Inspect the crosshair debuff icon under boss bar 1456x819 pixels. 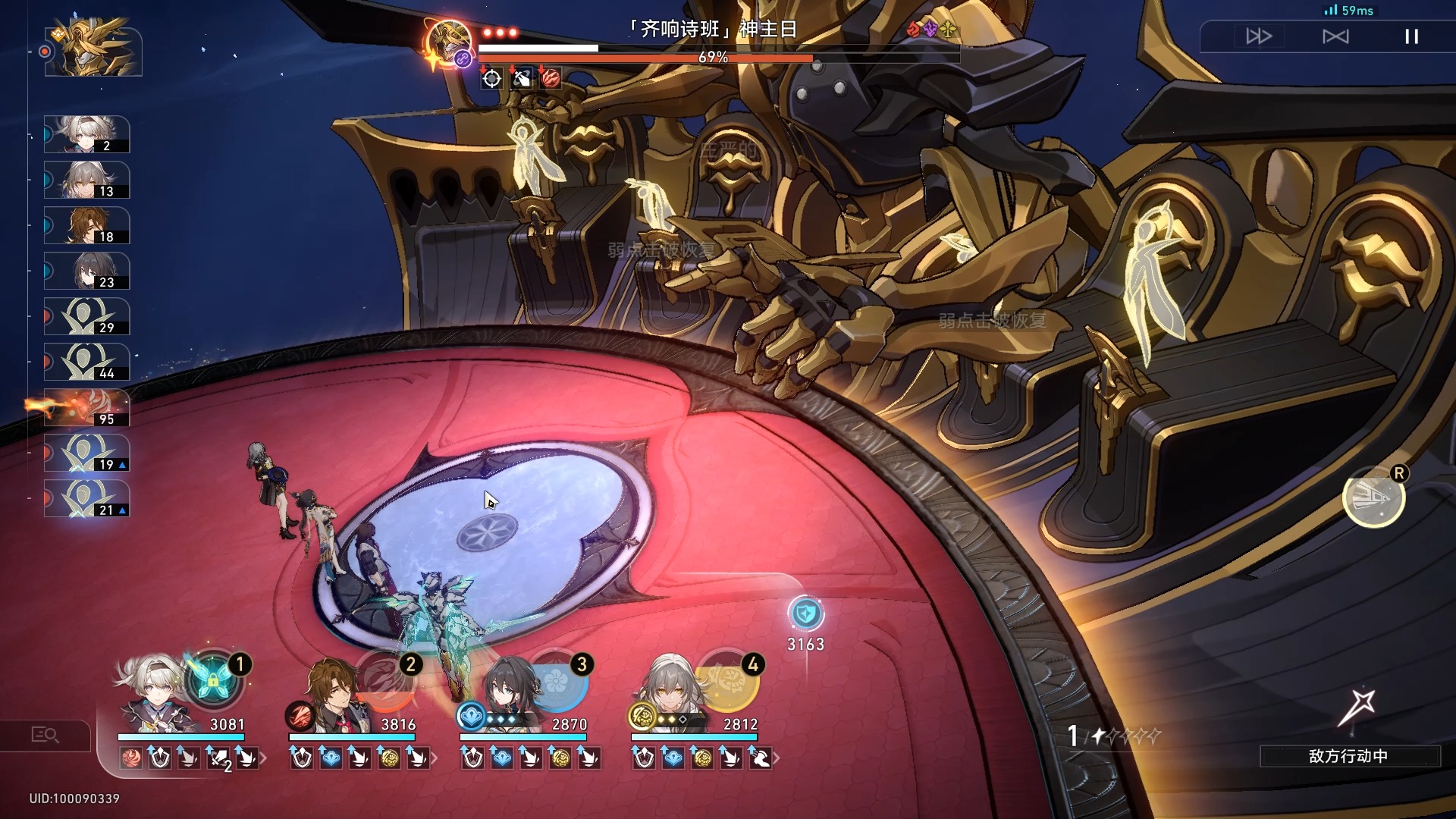492,78
